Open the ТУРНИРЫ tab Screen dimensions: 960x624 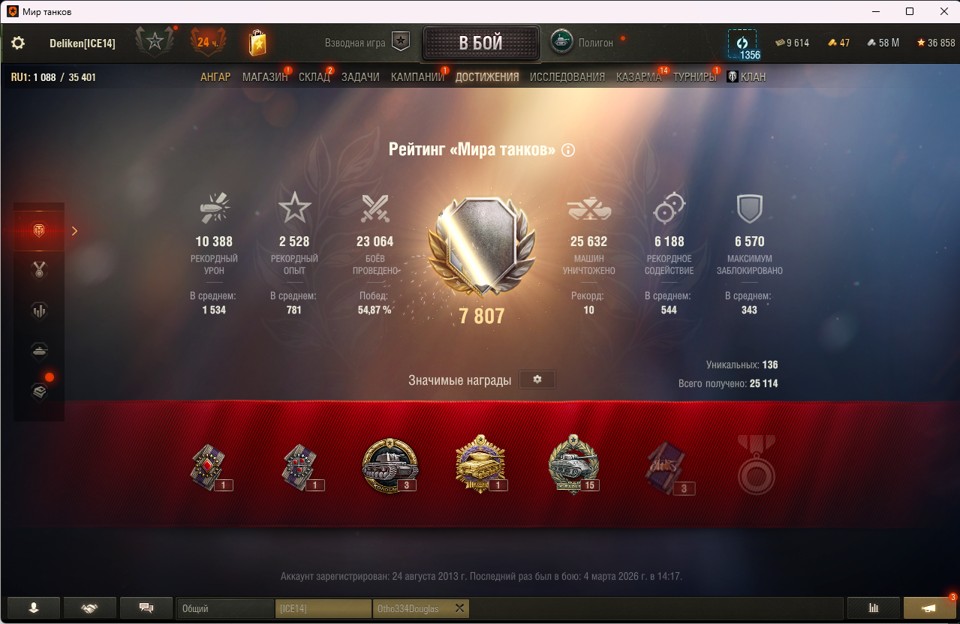(694, 77)
